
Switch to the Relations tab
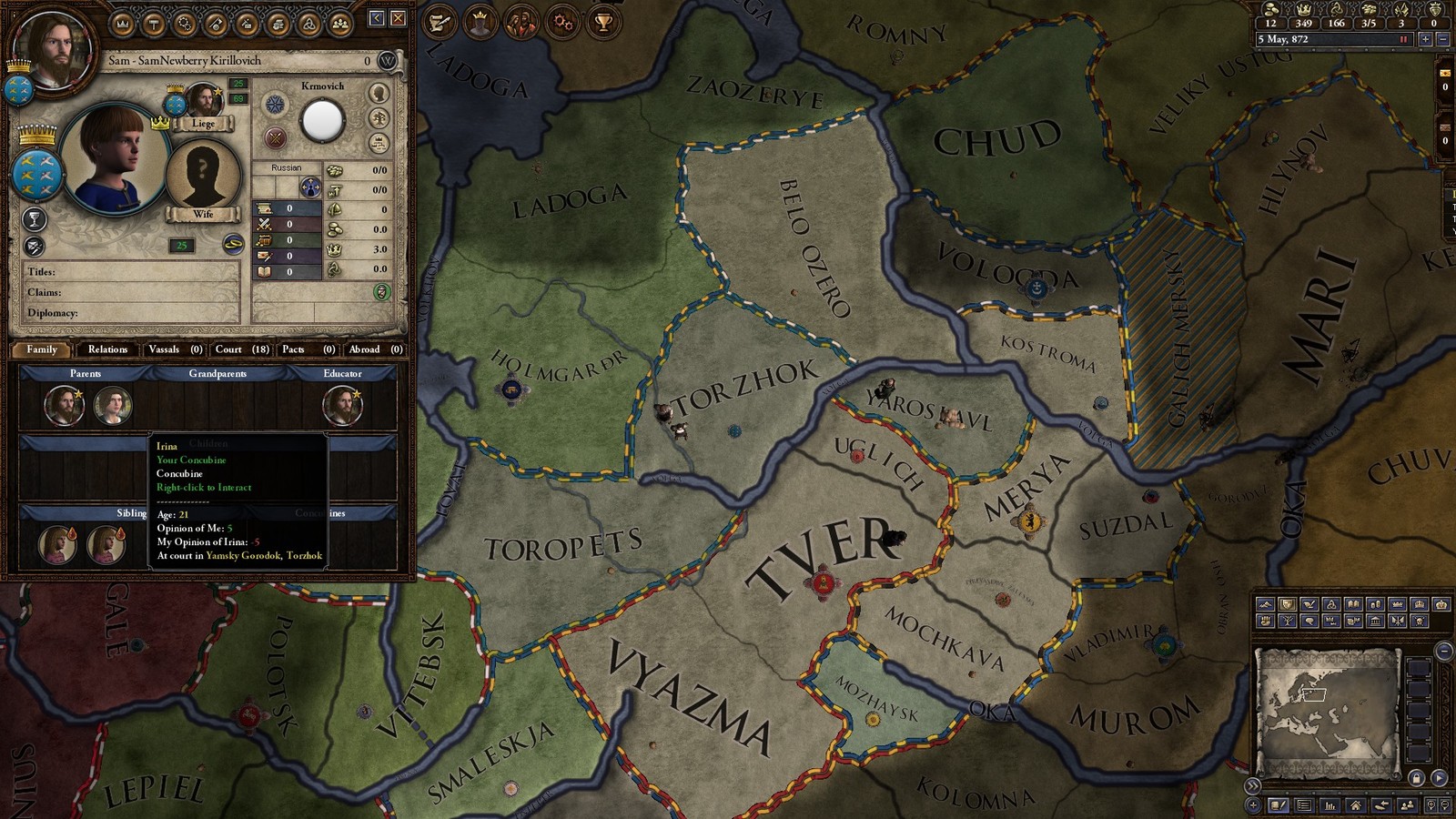point(107,349)
